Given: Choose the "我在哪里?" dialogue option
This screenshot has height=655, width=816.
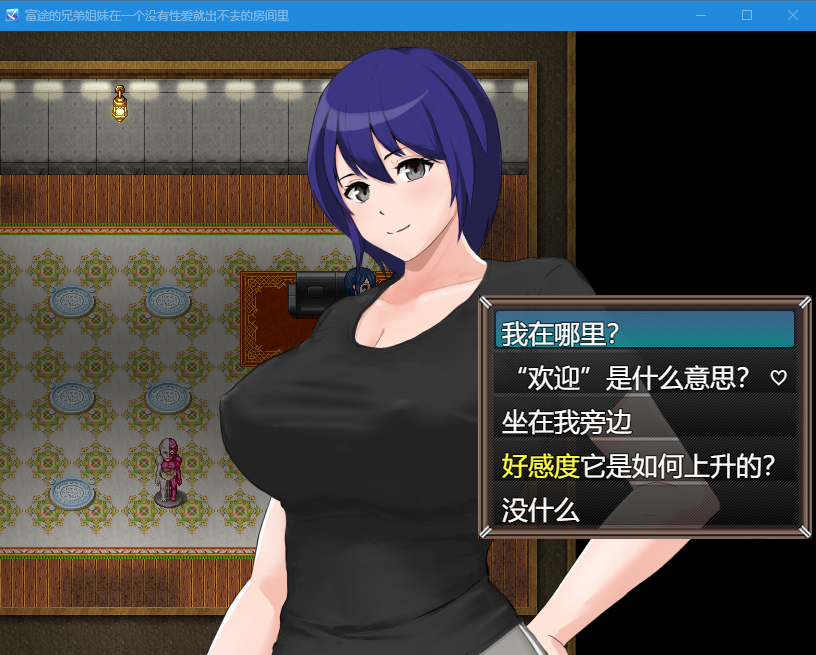Looking at the screenshot, I should [x=644, y=332].
